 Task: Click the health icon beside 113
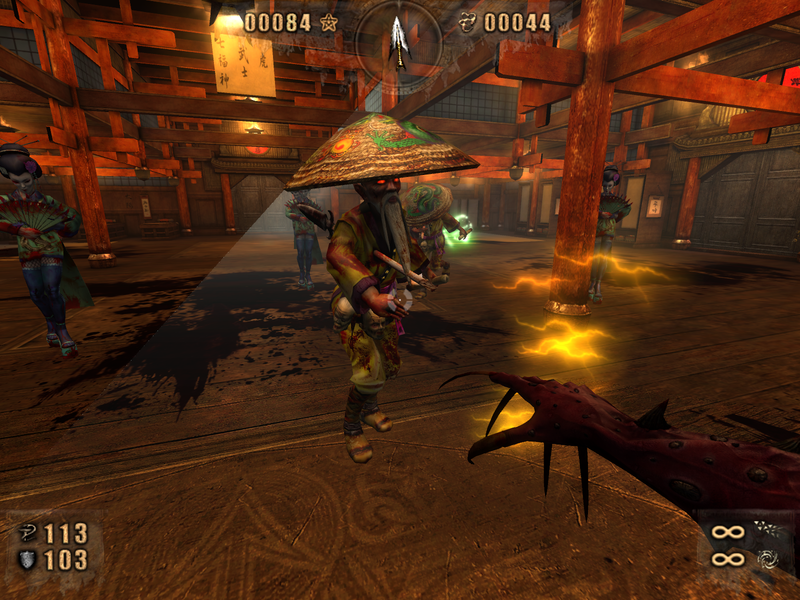(x=27, y=533)
